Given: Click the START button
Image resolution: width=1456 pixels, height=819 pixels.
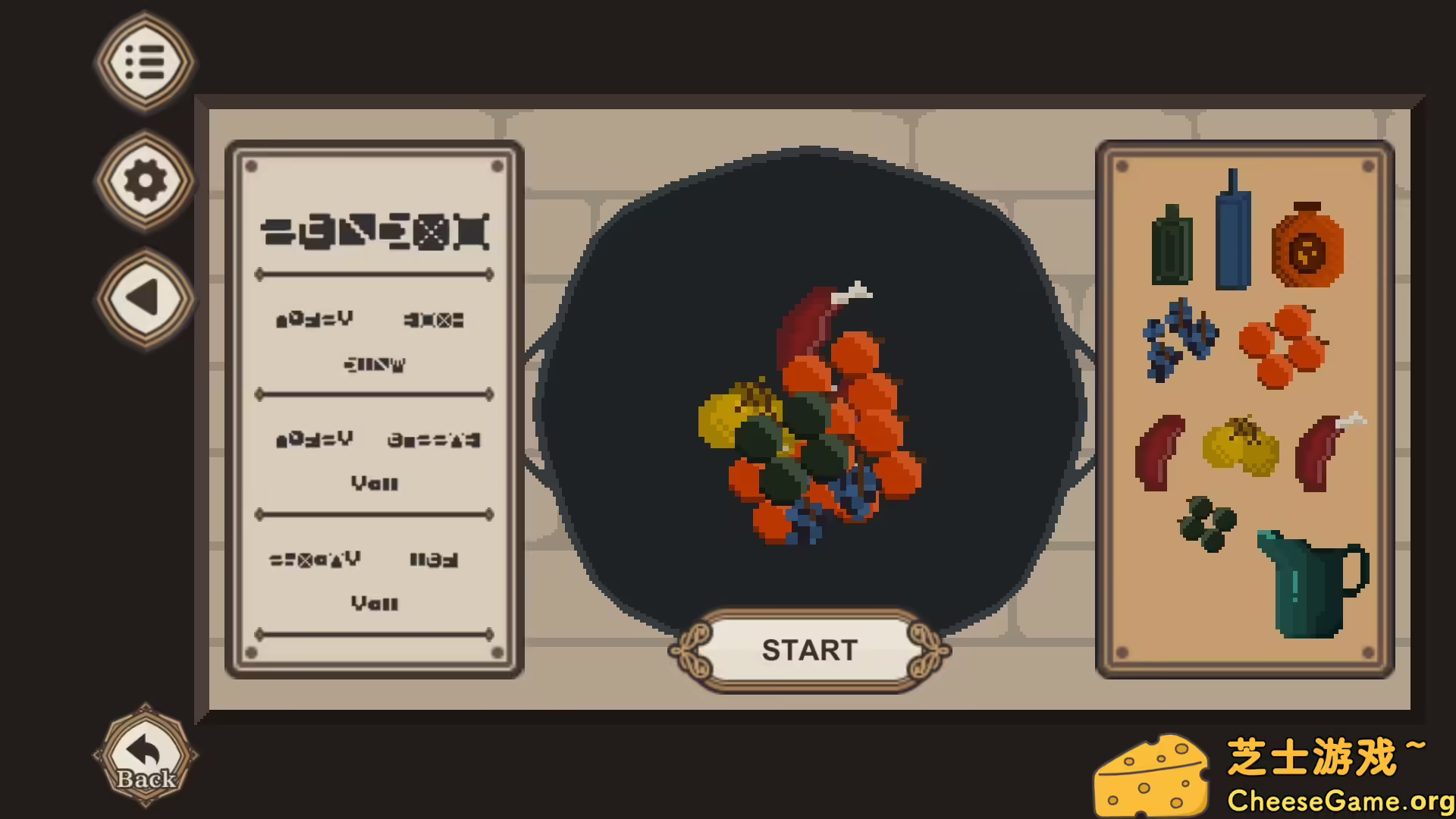Looking at the screenshot, I should [x=809, y=650].
